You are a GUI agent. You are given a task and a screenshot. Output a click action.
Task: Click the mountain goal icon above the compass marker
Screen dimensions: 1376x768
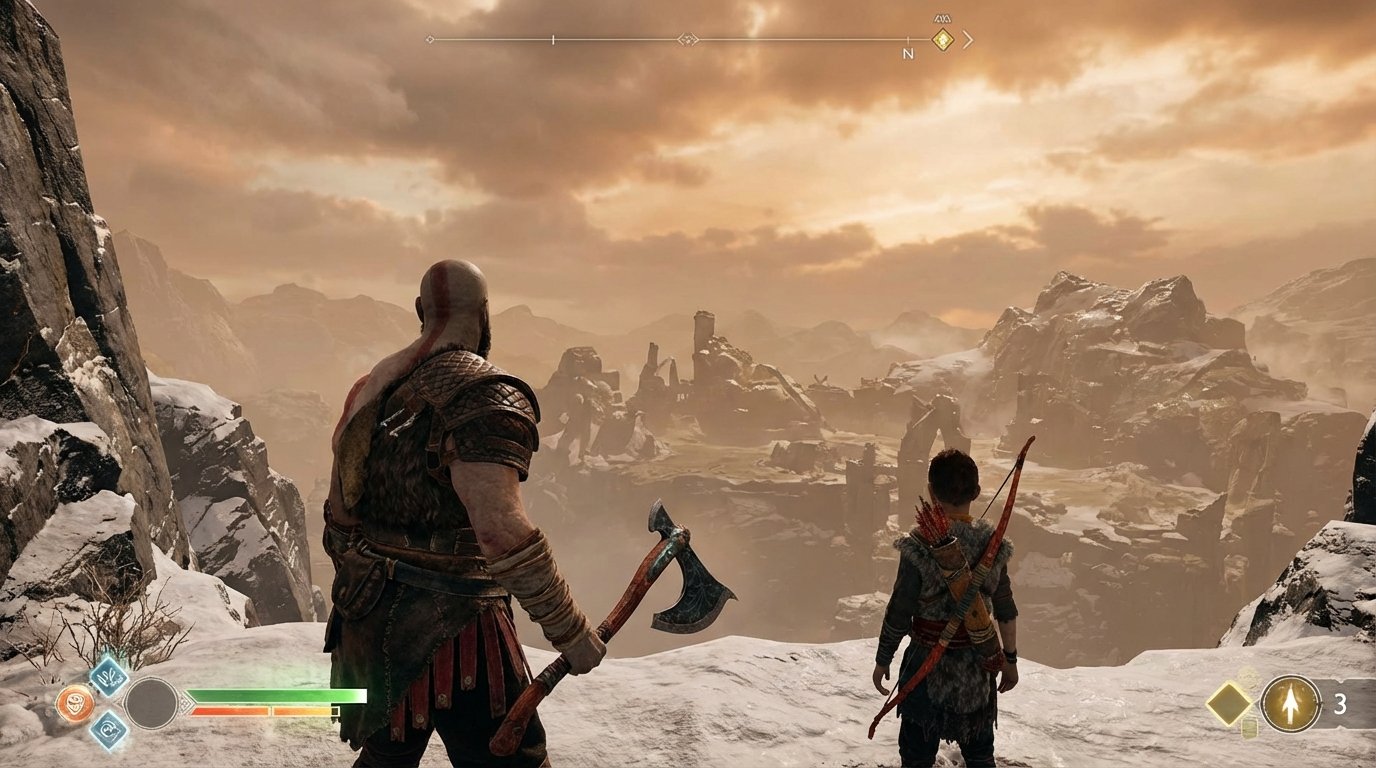pos(942,18)
